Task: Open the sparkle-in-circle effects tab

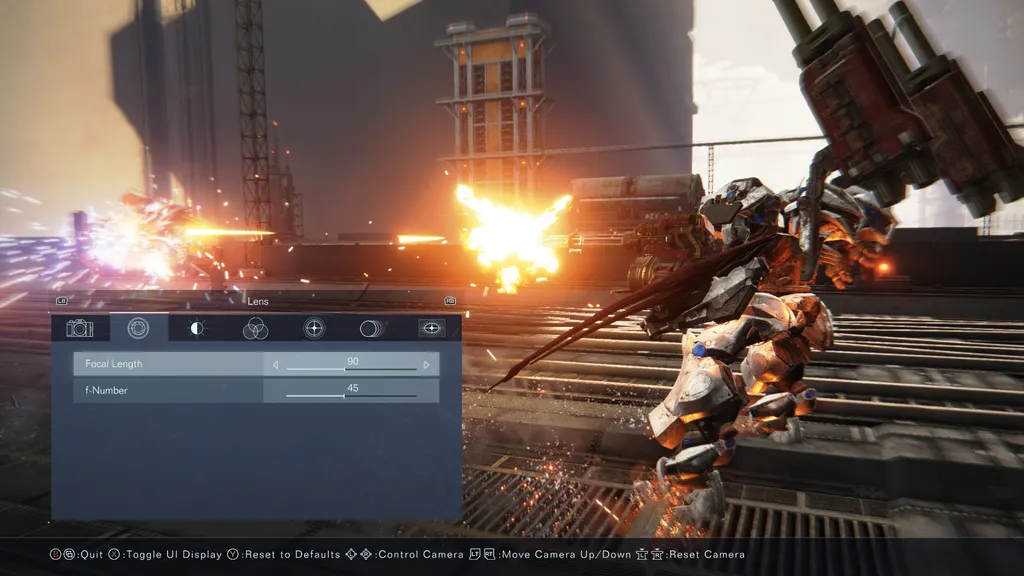Action: pos(315,328)
